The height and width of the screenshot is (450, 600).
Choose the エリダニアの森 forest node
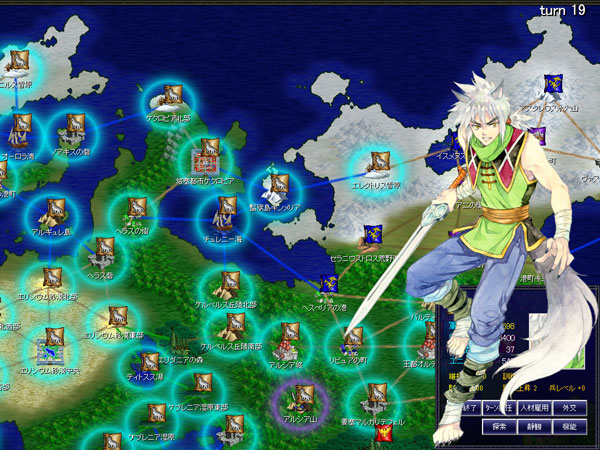(x=176, y=340)
